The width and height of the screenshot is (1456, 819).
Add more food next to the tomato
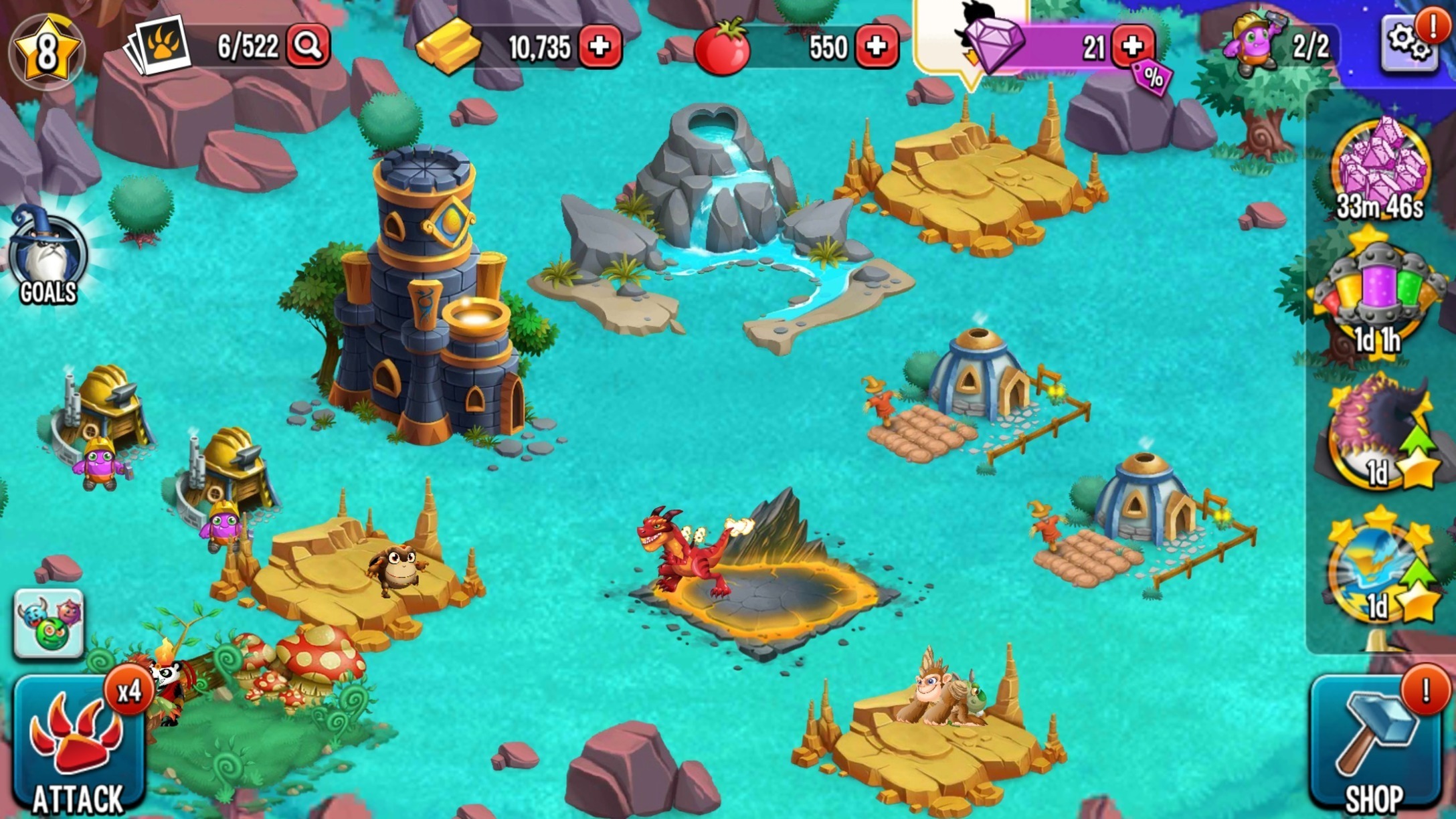tap(876, 46)
